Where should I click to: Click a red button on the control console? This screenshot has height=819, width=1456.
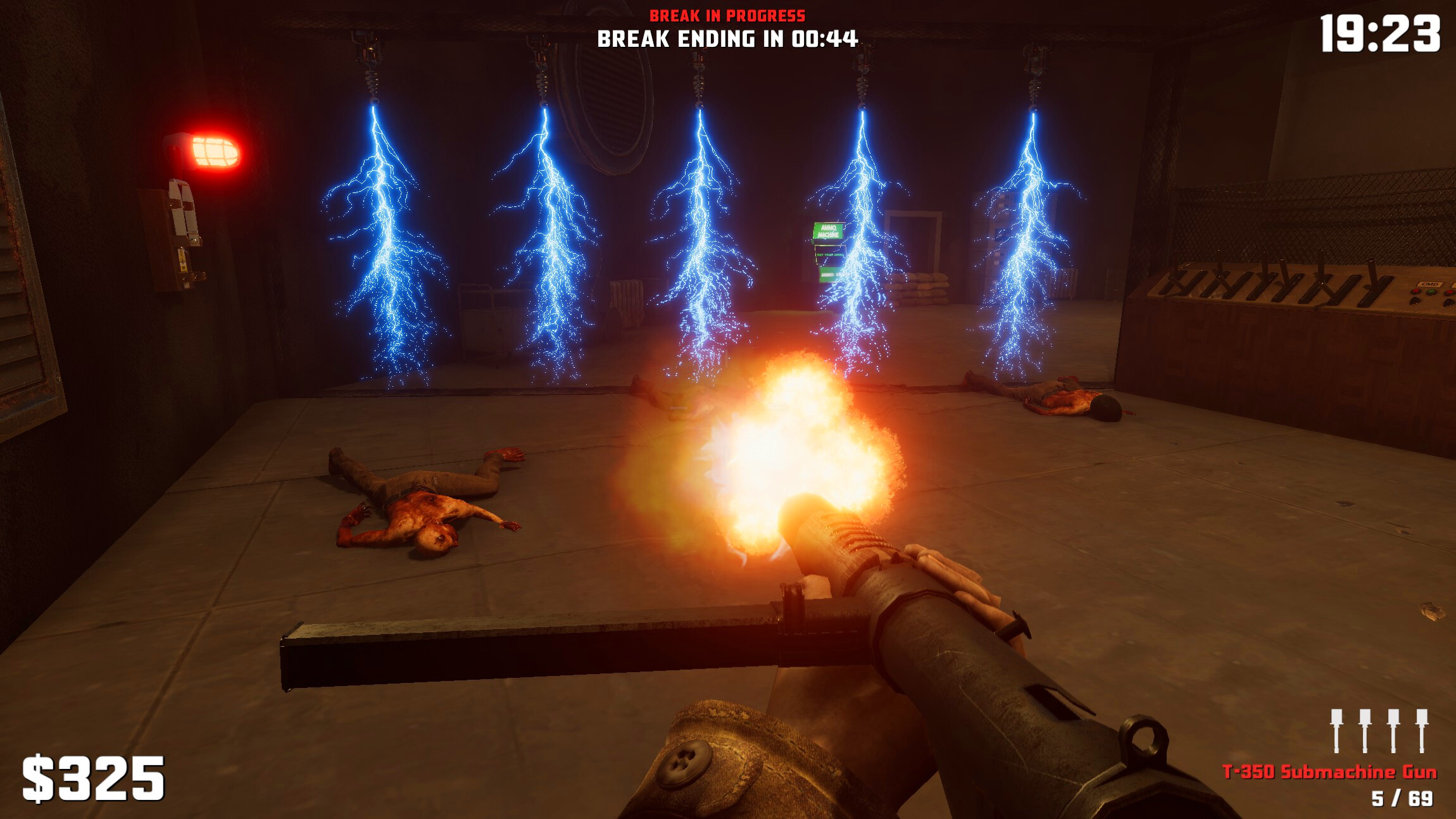click(1416, 292)
